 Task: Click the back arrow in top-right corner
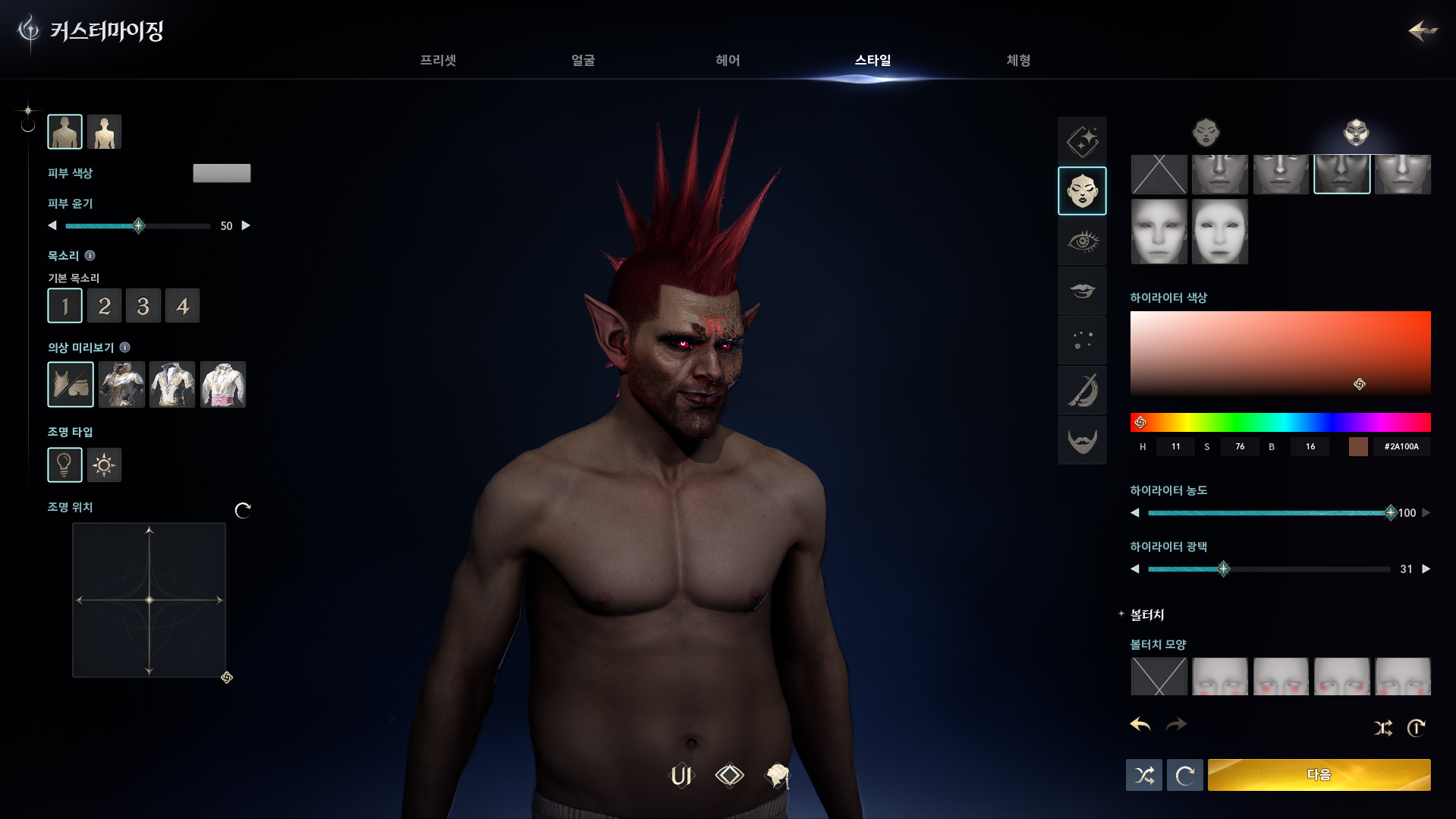point(1423,30)
